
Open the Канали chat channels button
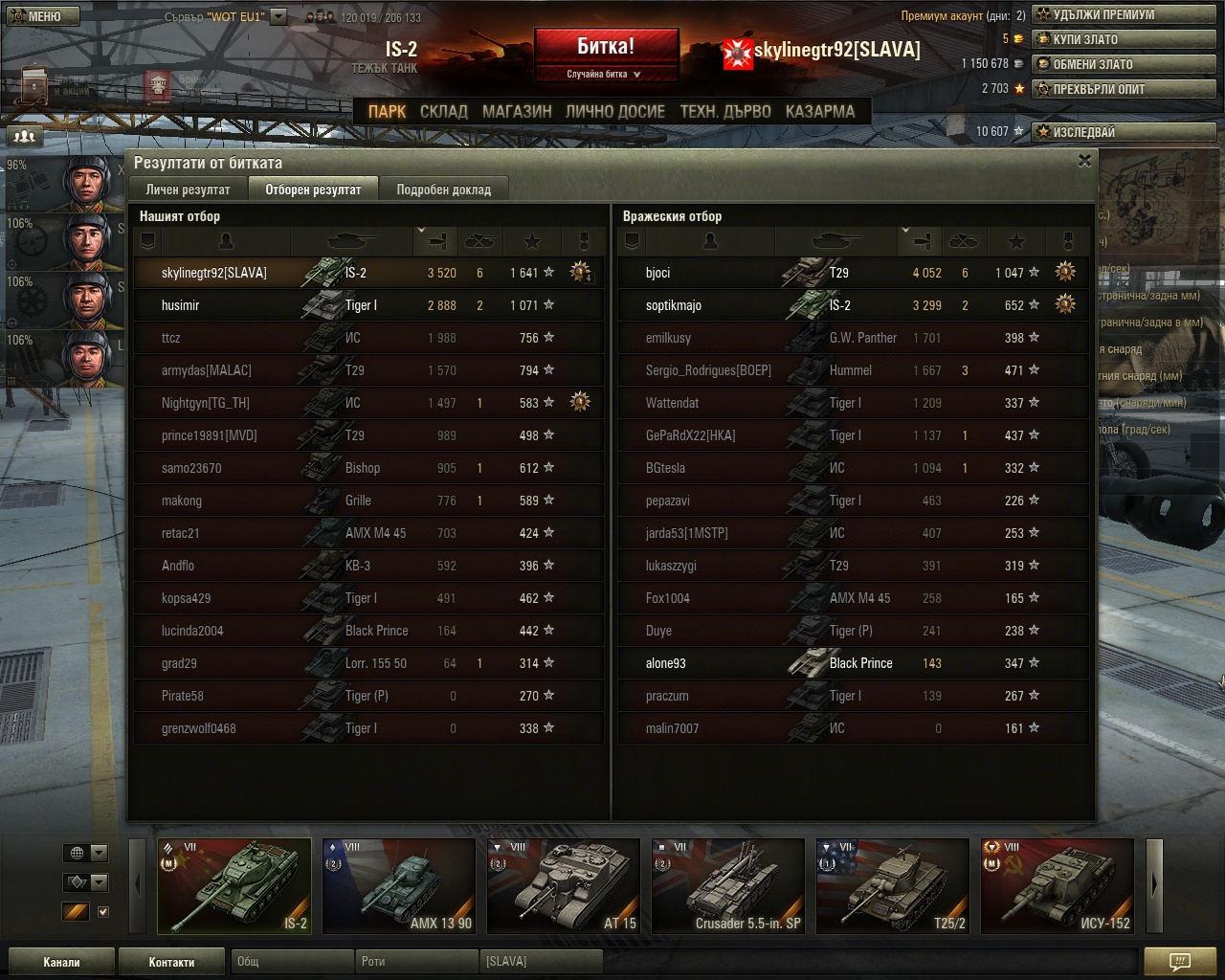[61, 962]
